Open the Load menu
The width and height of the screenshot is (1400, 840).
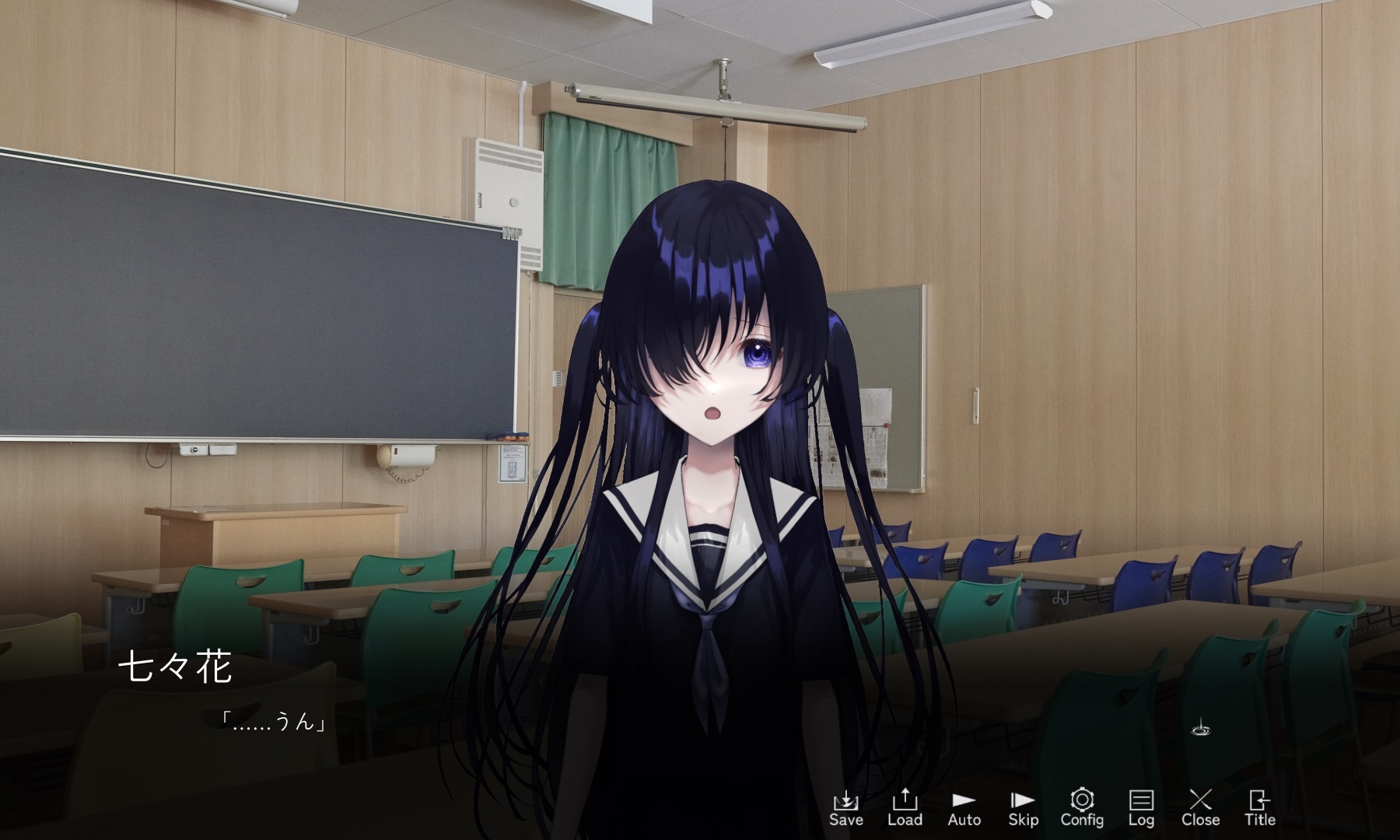pos(905,807)
